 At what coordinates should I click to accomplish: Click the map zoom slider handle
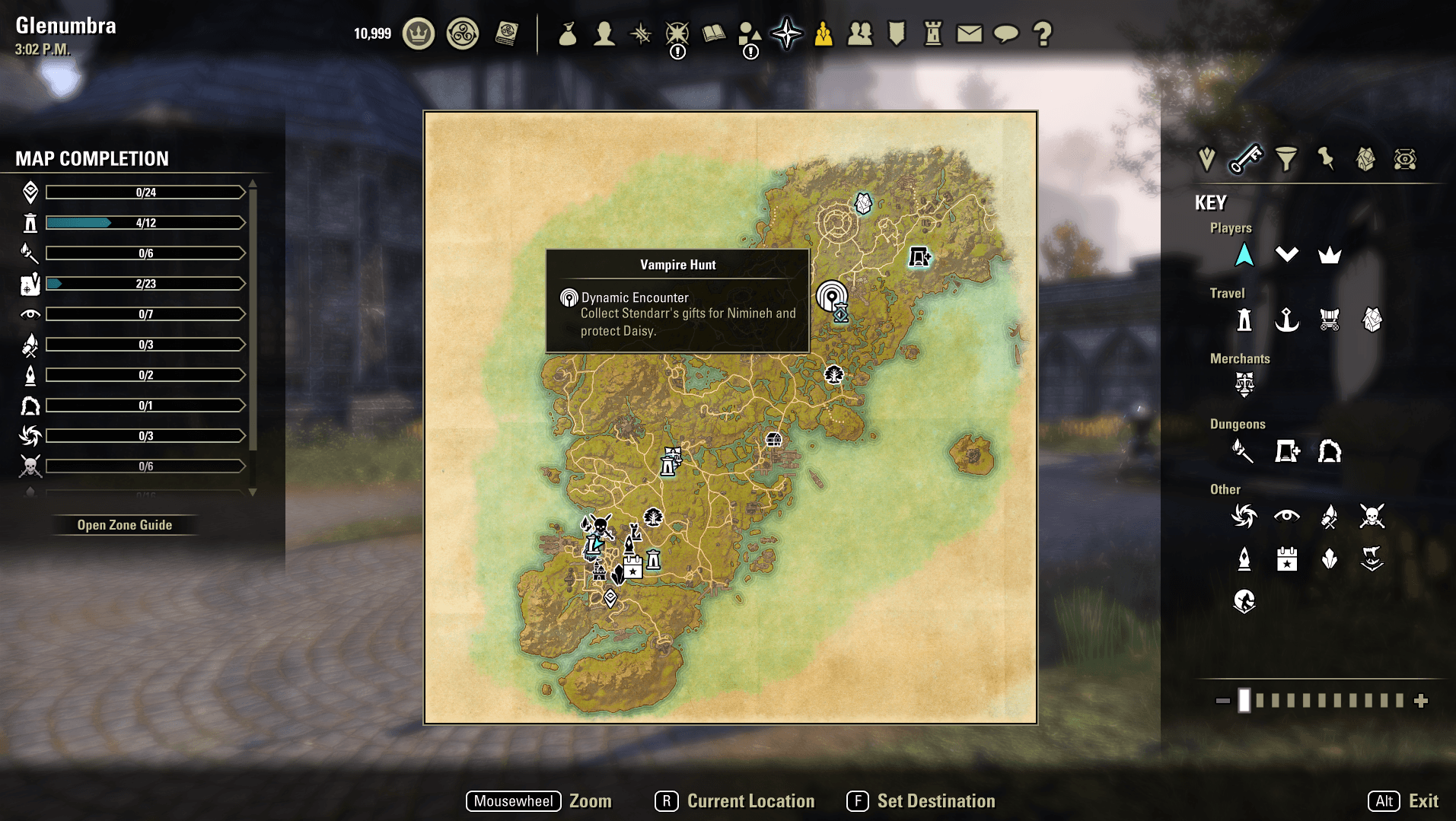pos(1244,701)
